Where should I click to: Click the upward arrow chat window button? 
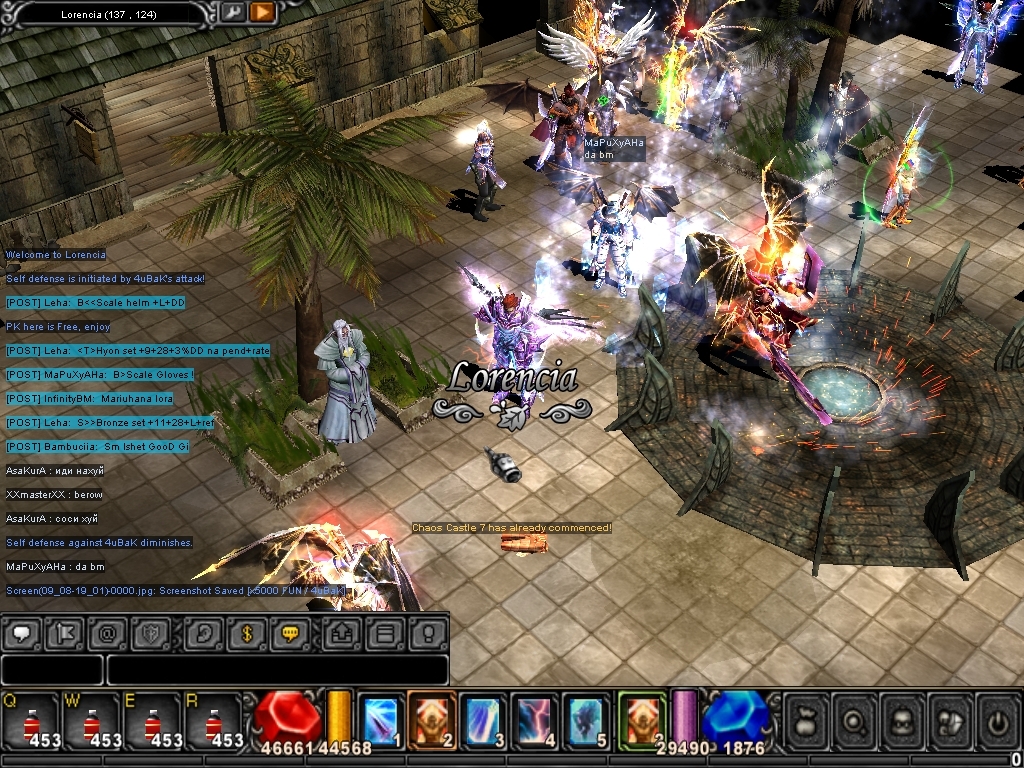click(344, 633)
